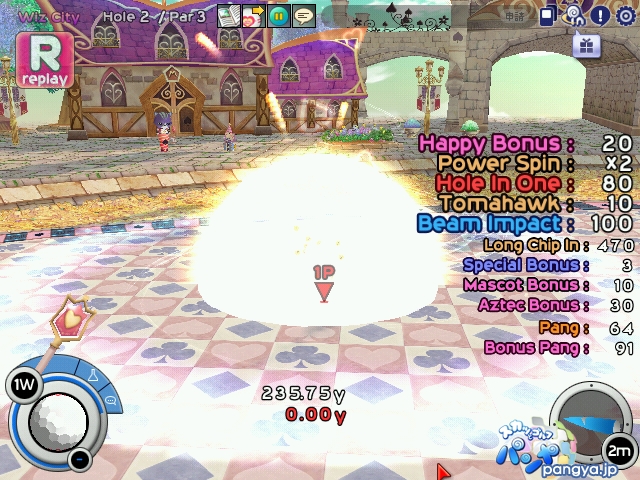Click the small chat bubble on club dial
The width and height of the screenshot is (640, 480).
(108, 401)
